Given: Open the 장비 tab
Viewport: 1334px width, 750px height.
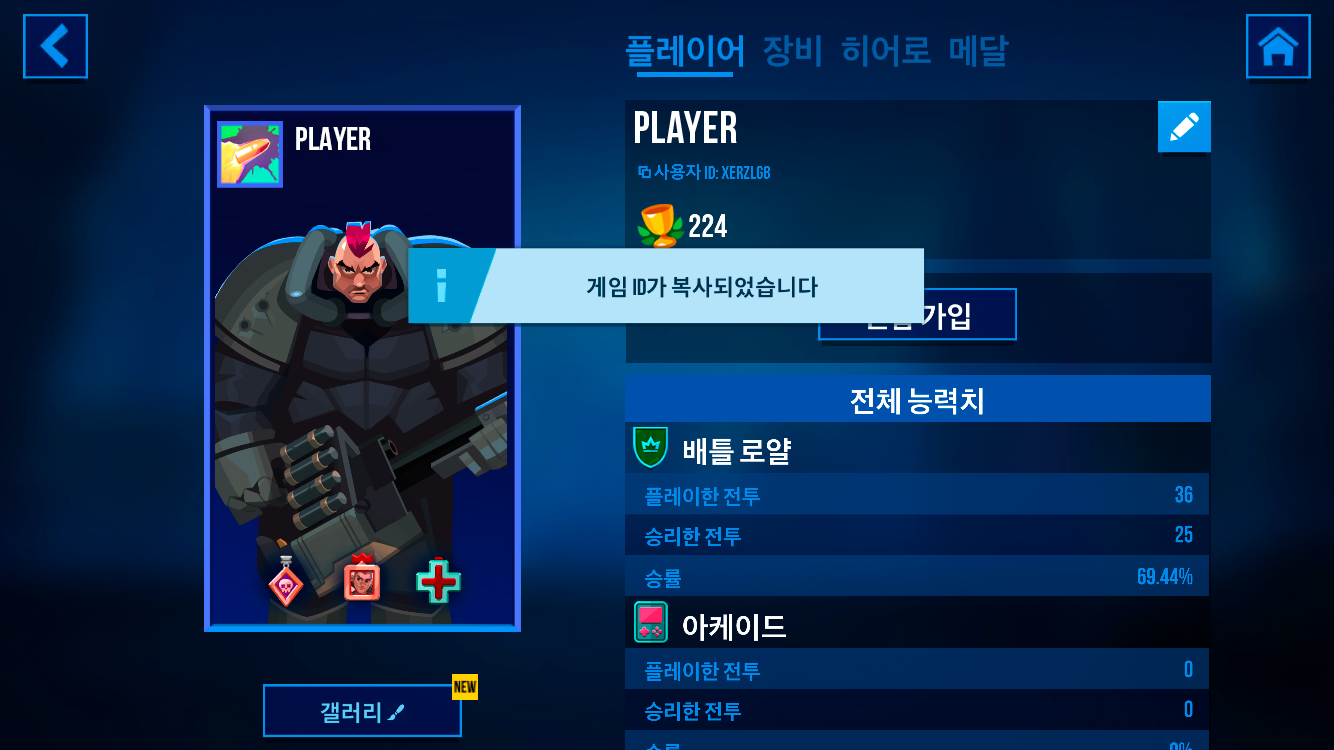Looking at the screenshot, I should tap(792, 50).
